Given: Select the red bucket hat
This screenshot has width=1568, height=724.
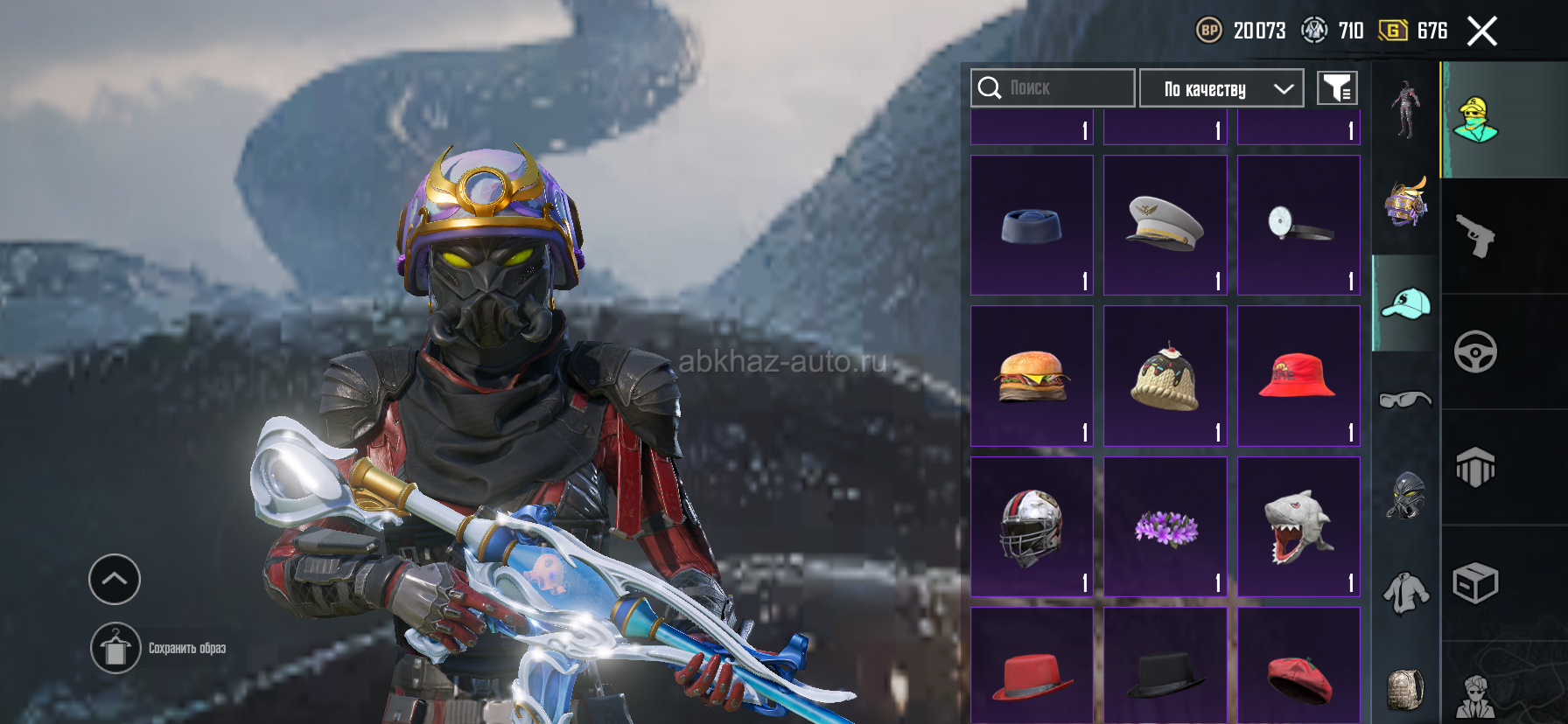Looking at the screenshot, I should 1298,376.
